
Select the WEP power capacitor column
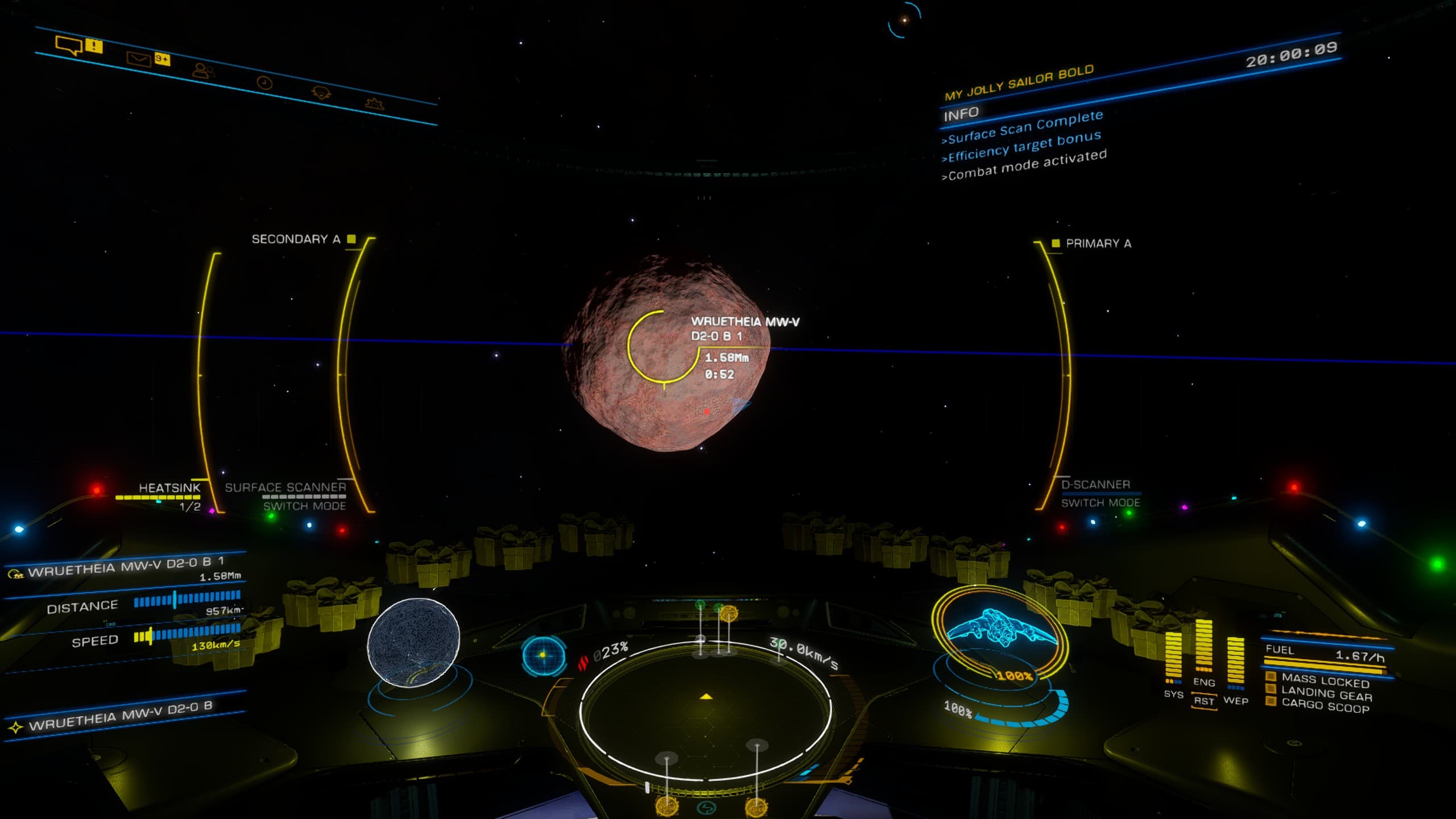(x=1235, y=661)
